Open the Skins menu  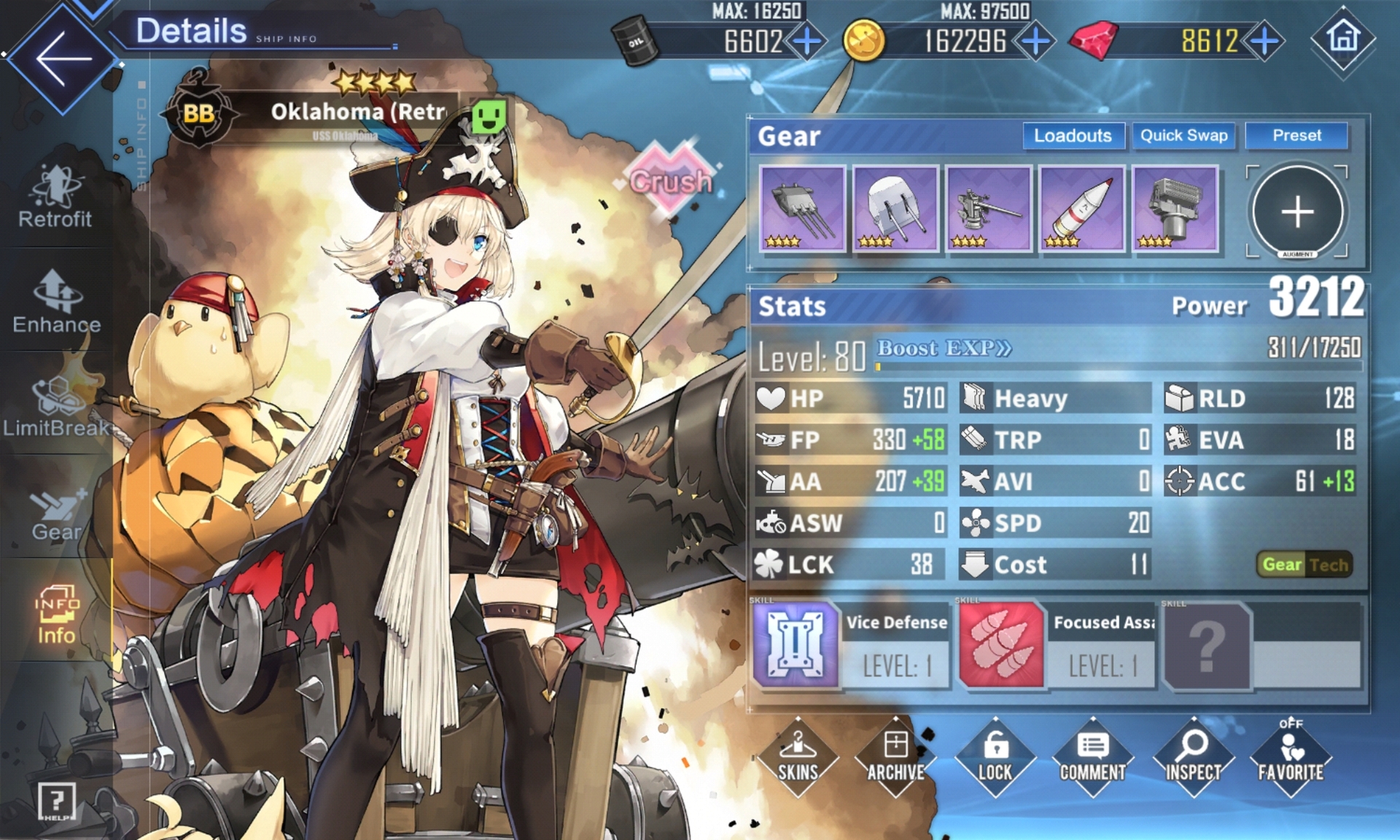[798, 757]
